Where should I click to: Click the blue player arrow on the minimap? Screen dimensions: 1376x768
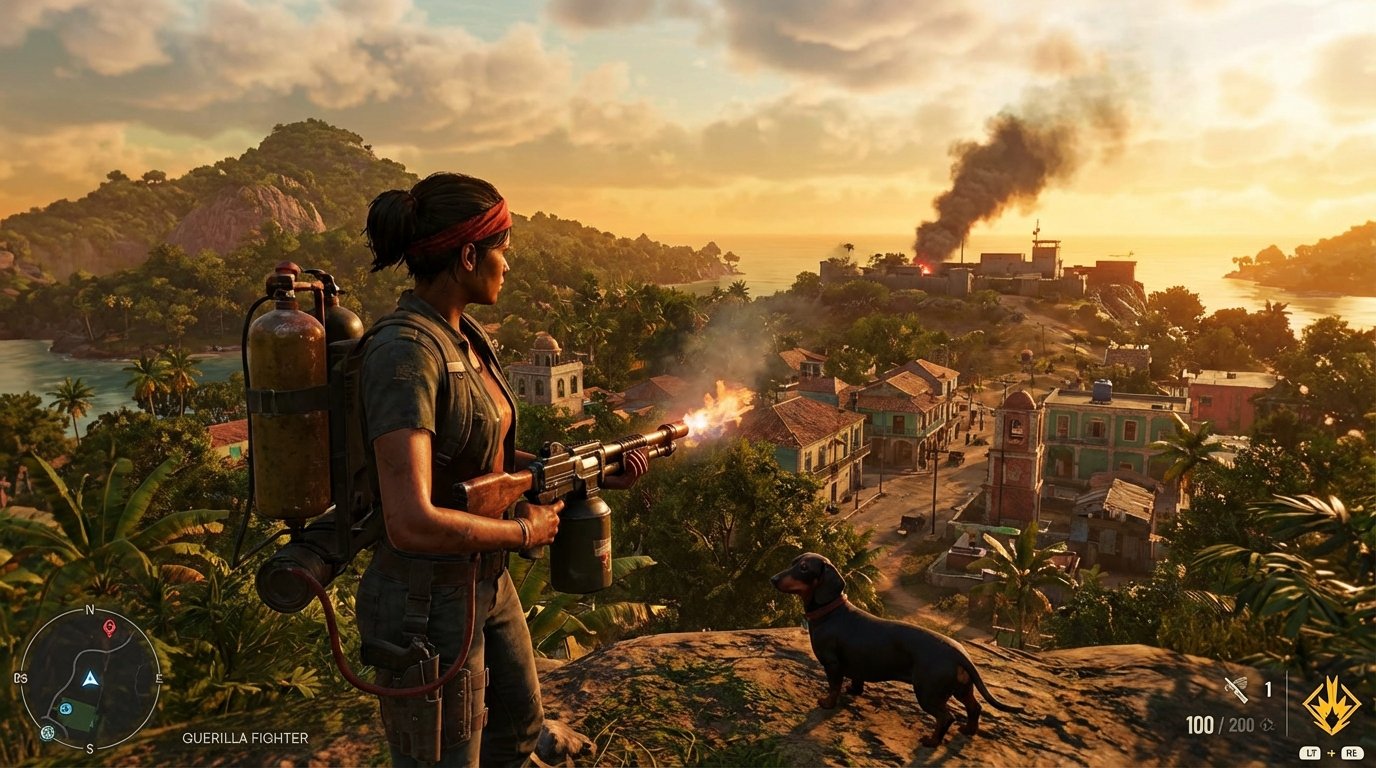pyautogui.click(x=90, y=678)
